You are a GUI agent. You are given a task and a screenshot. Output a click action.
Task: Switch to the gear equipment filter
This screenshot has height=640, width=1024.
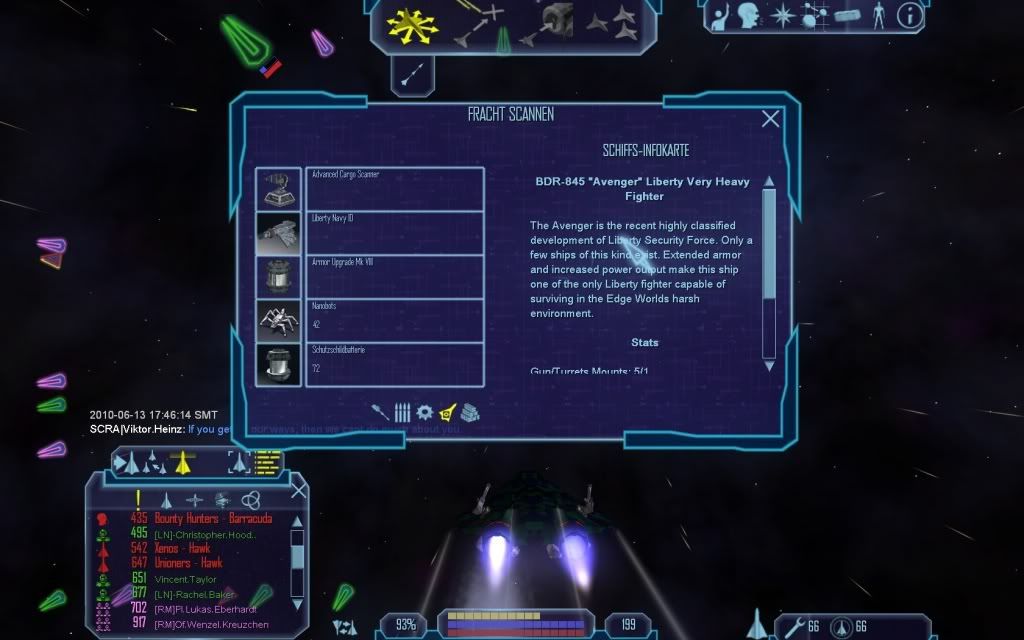point(425,412)
